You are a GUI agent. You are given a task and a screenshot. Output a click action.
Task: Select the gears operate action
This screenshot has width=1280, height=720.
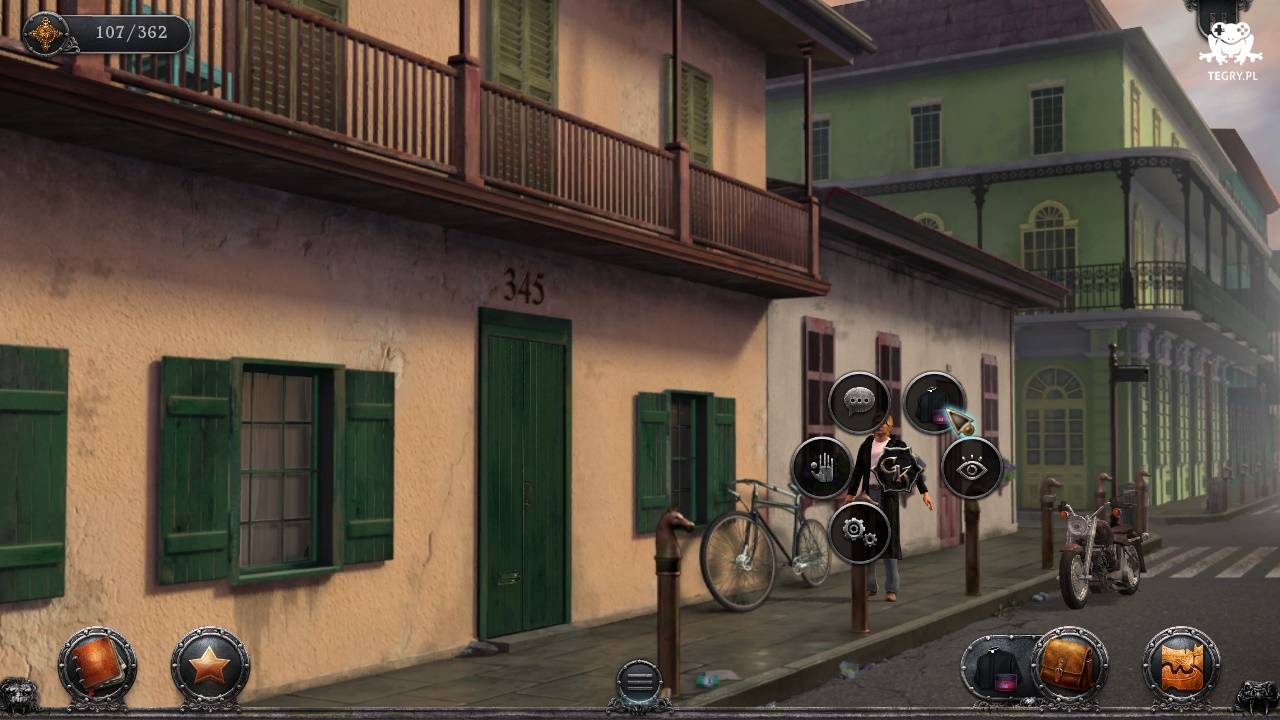click(859, 532)
